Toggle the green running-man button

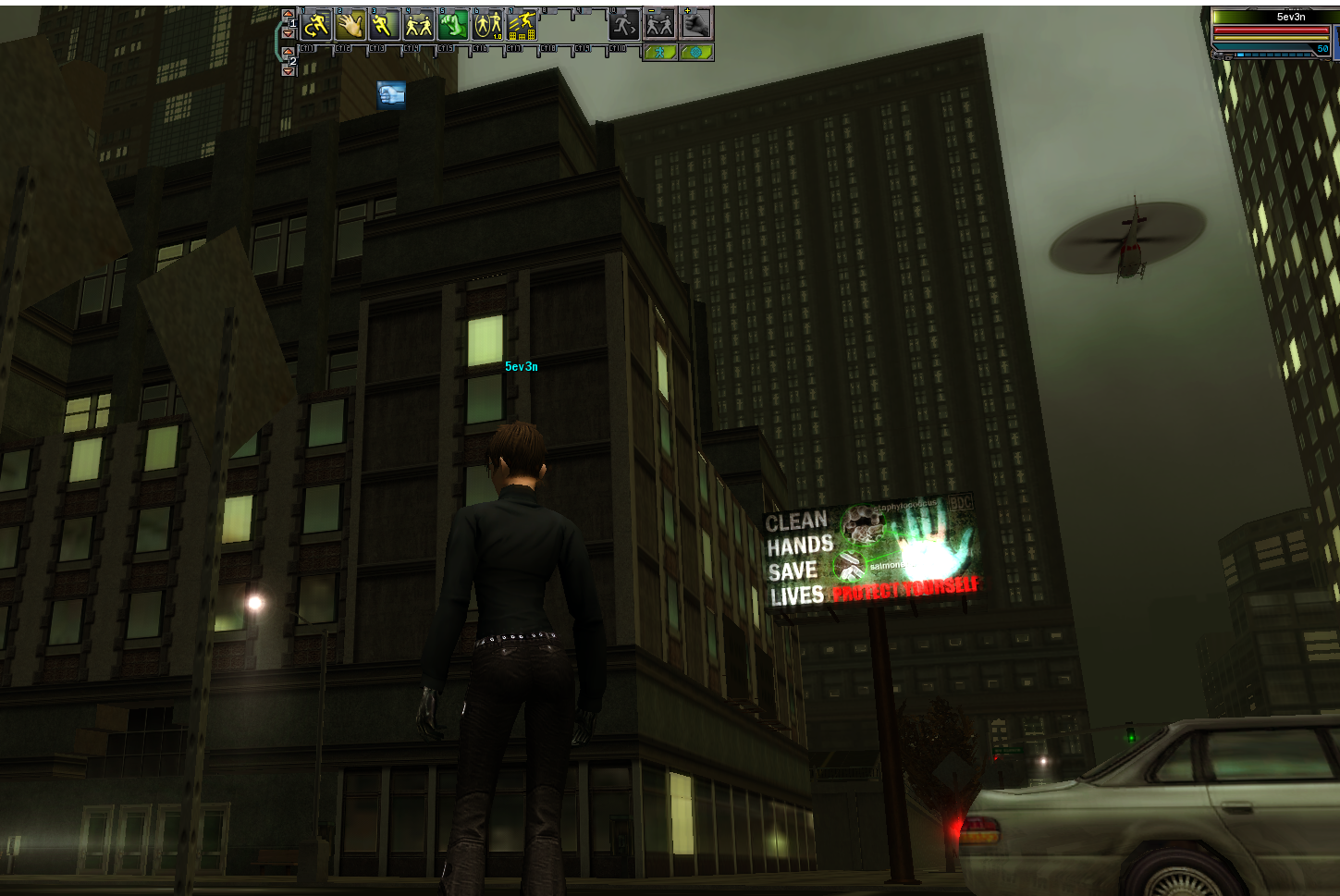659,53
